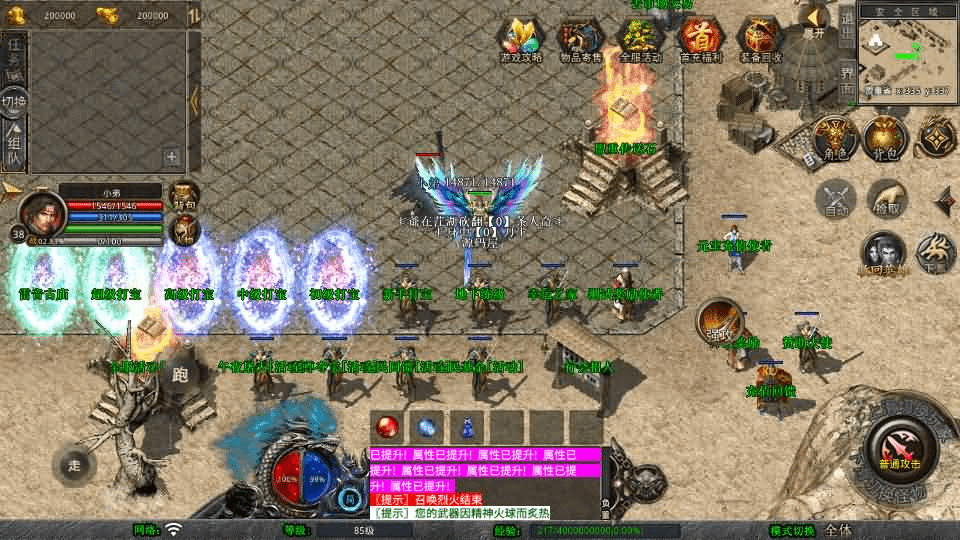Image resolution: width=960 pixels, height=540 pixels.
Task: Open the 全服活动 server events icon
Action: coord(640,40)
